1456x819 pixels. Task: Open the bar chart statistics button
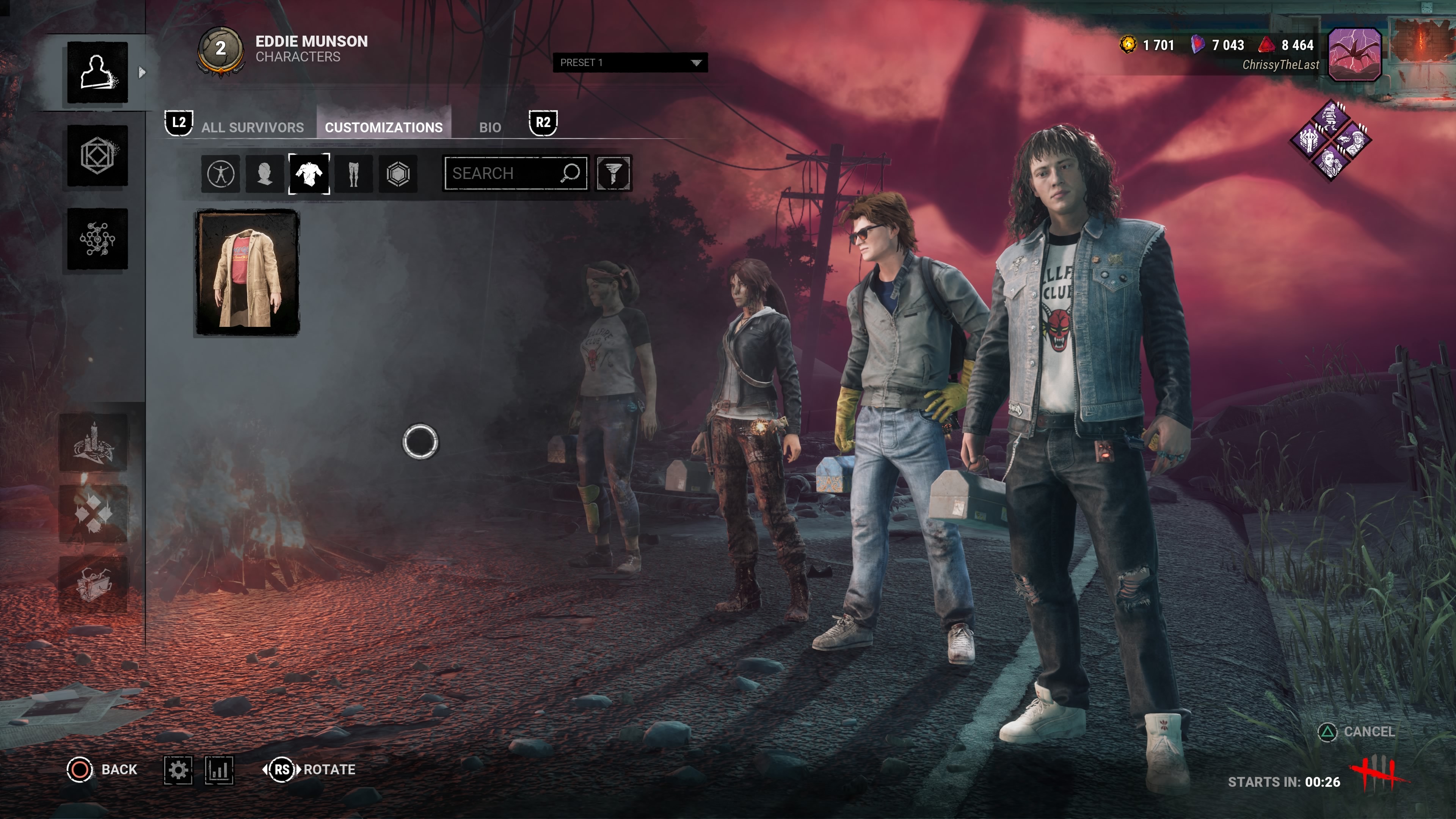[219, 770]
